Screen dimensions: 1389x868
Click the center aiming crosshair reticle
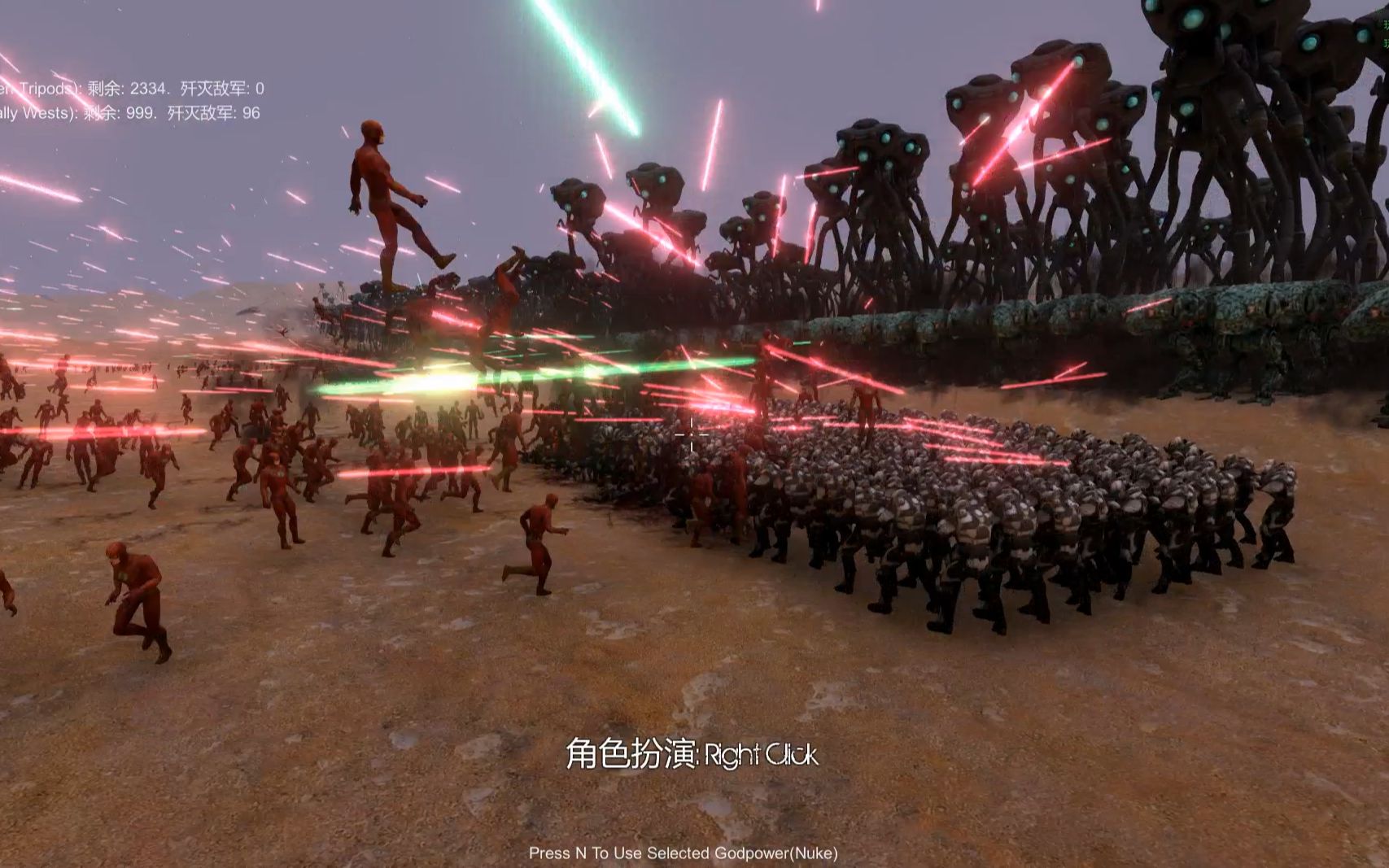coord(691,436)
